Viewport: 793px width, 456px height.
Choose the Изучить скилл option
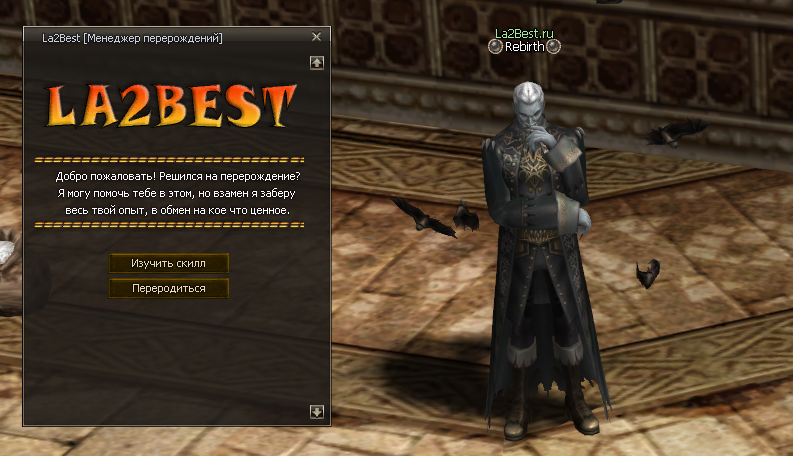coord(169,263)
